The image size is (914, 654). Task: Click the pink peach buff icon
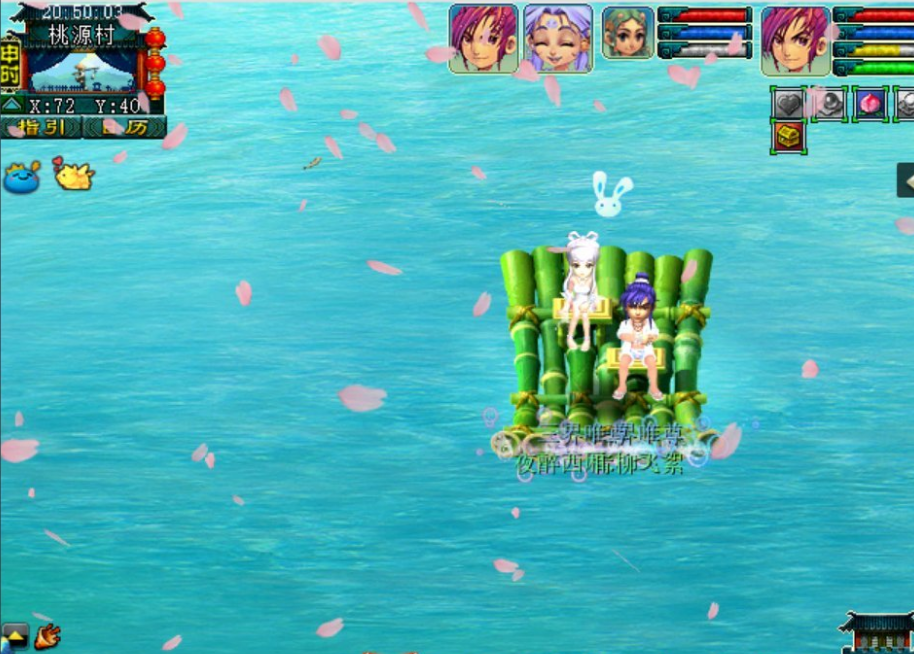click(x=870, y=103)
